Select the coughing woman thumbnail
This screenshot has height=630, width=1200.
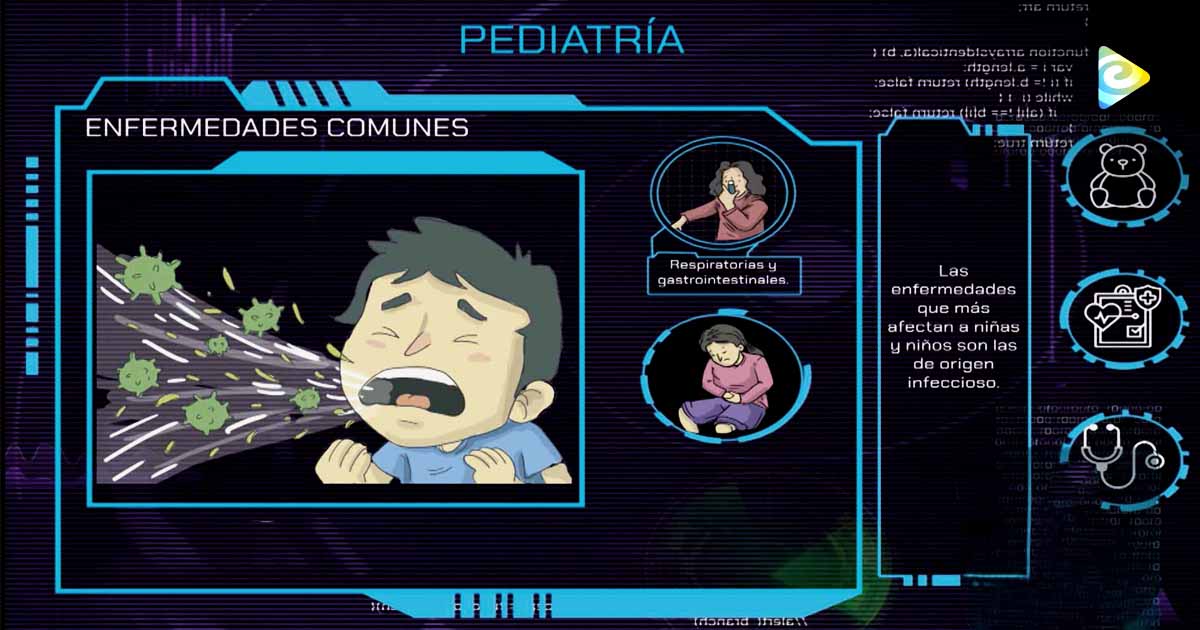725,195
